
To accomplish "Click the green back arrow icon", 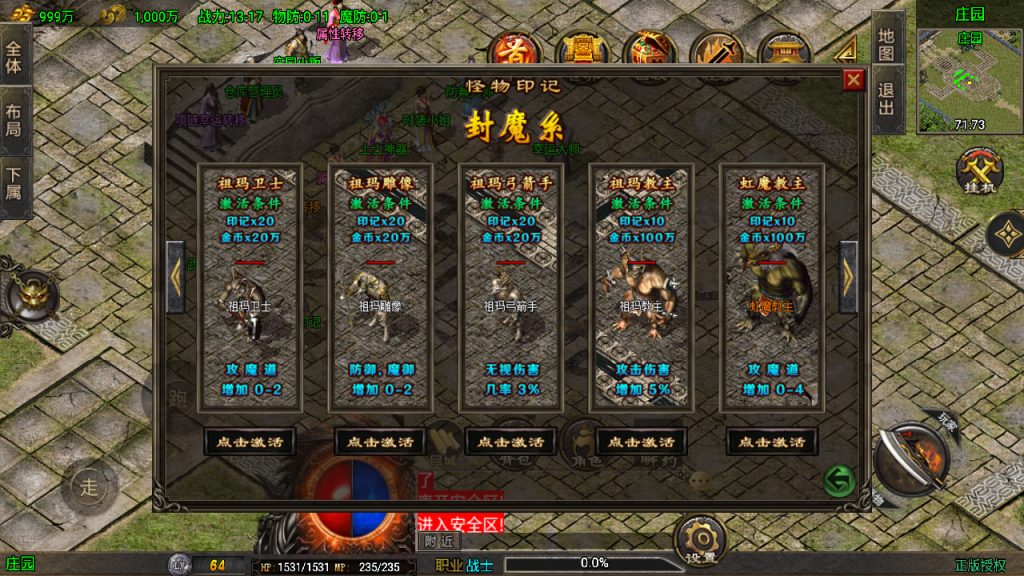I will pos(839,482).
